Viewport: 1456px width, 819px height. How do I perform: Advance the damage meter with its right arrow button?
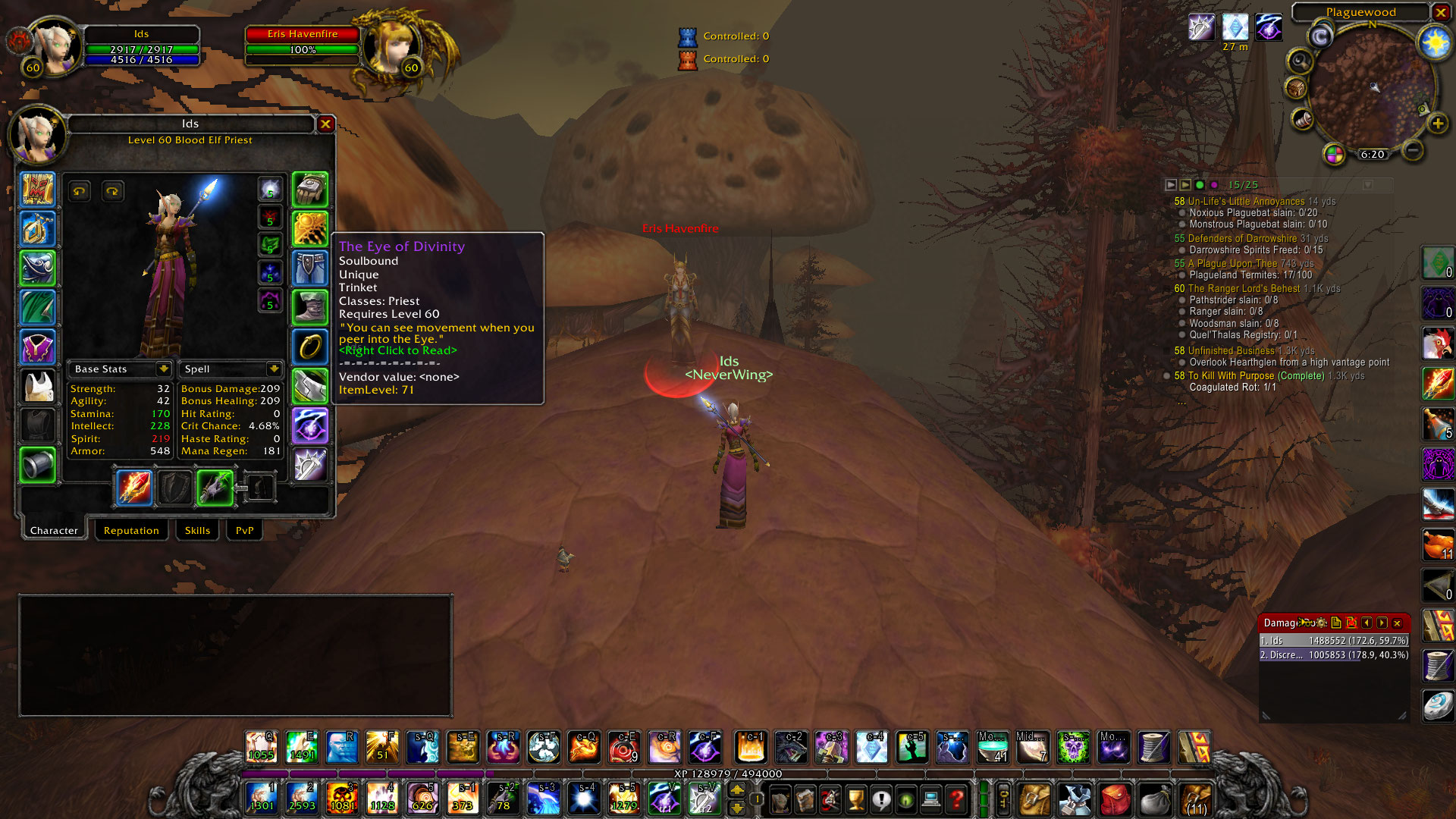[1382, 623]
